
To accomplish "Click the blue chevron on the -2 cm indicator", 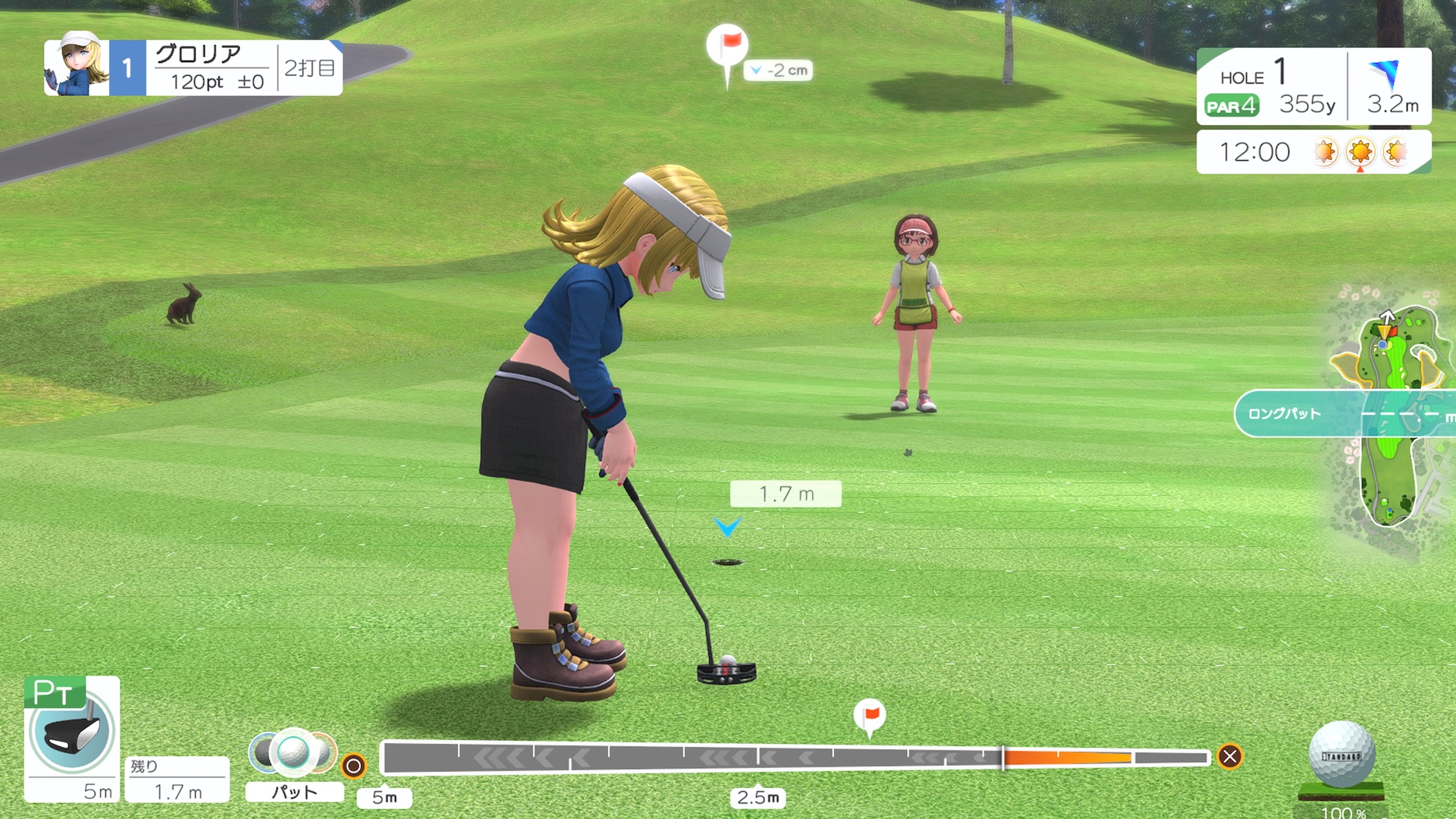I will pyautogui.click(x=756, y=70).
